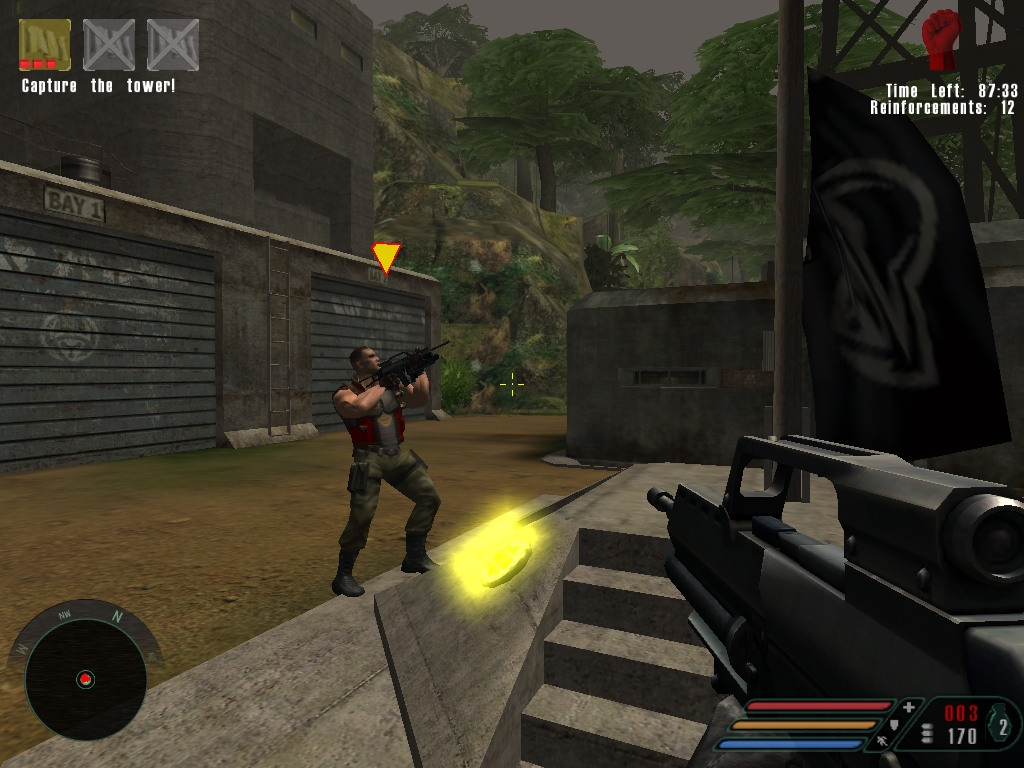Image resolution: width=1024 pixels, height=768 pixels.
Task: Select the "Capture the tower!" objective text
Action: [x=98, y=86]
